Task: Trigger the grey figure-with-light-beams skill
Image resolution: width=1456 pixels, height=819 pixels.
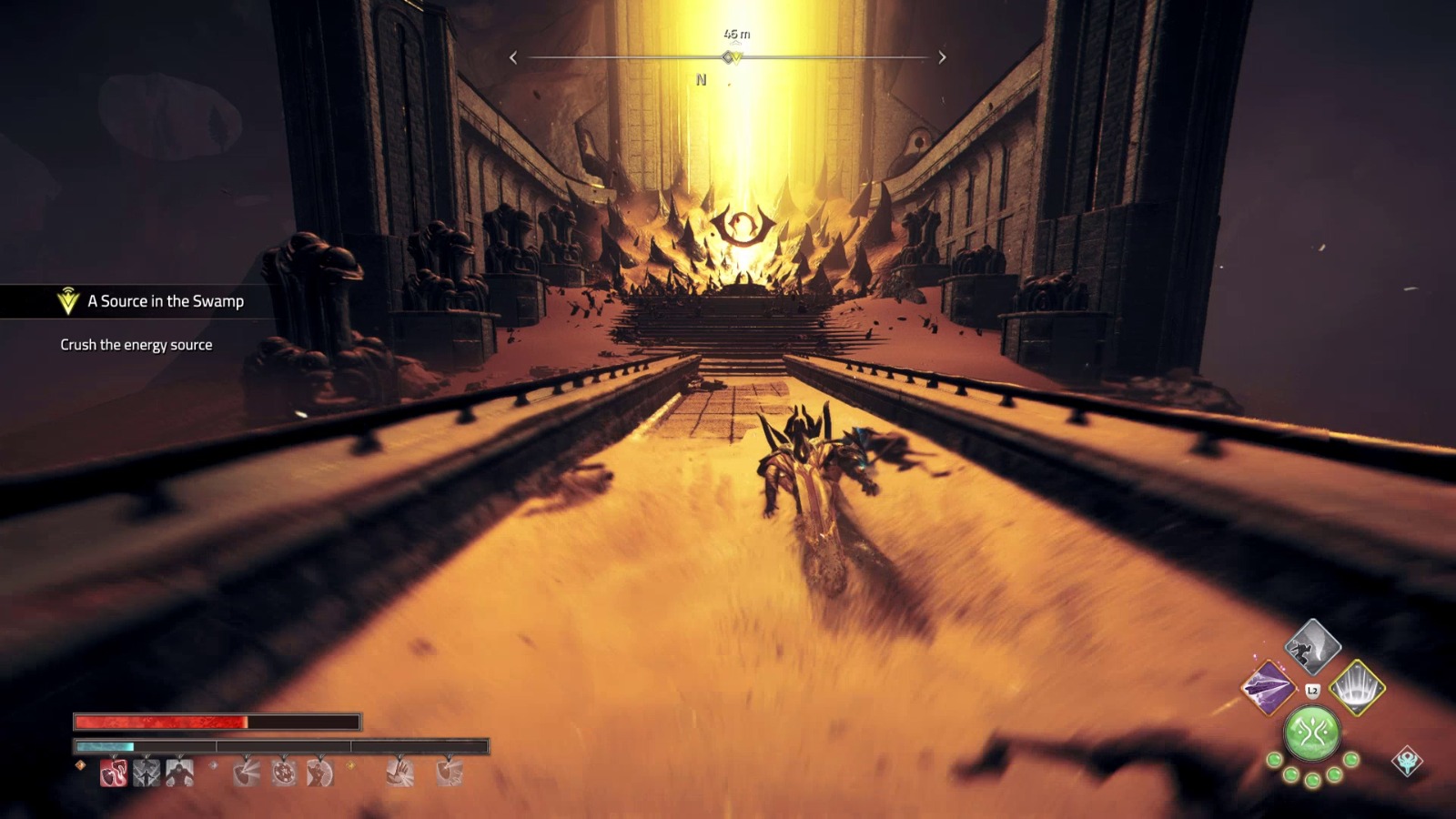Action: click(x=147, y=773)
